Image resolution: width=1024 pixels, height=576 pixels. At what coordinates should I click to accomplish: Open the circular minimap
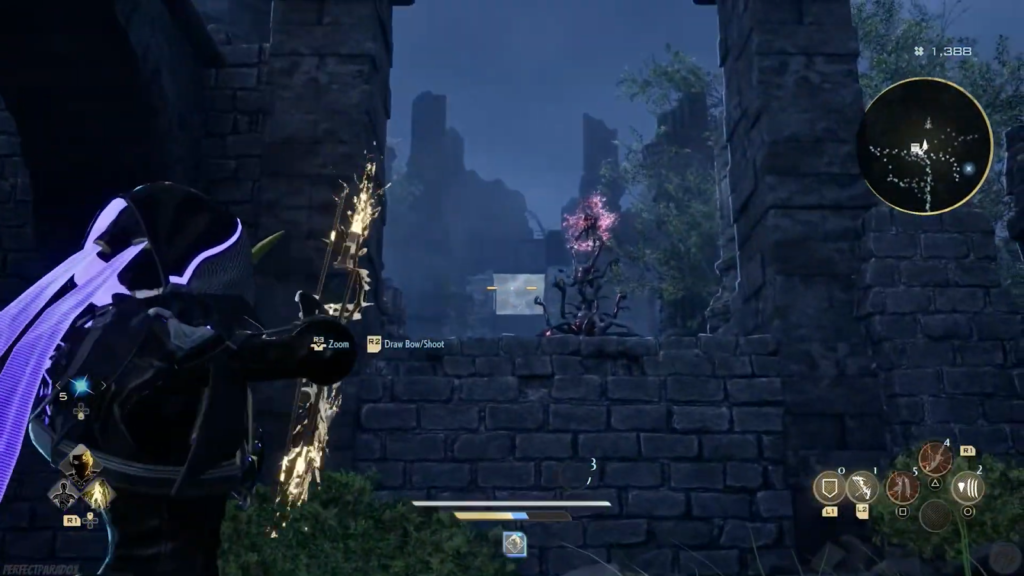click(924, 146)
